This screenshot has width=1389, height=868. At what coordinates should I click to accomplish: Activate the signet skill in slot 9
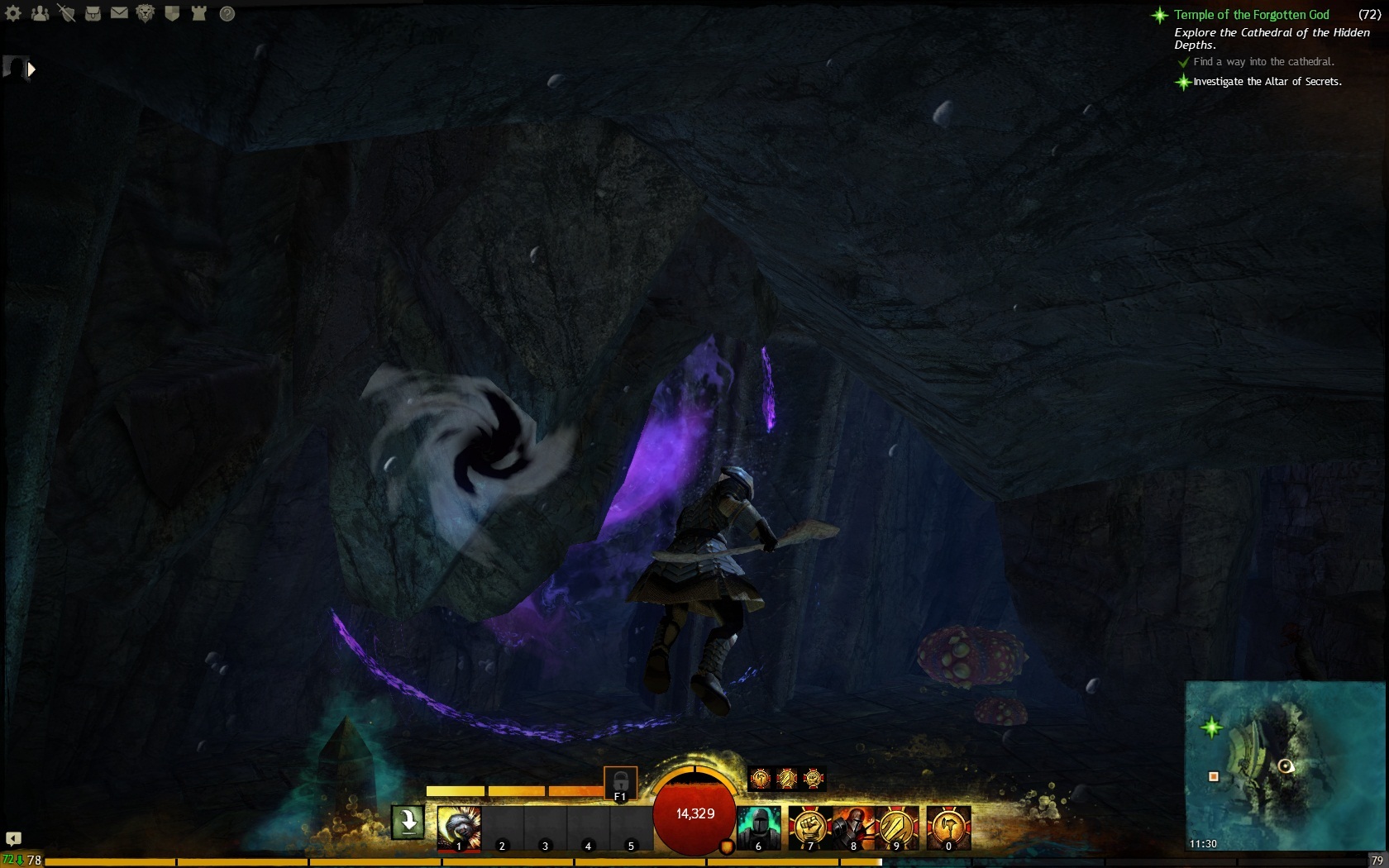pos(897,828)
